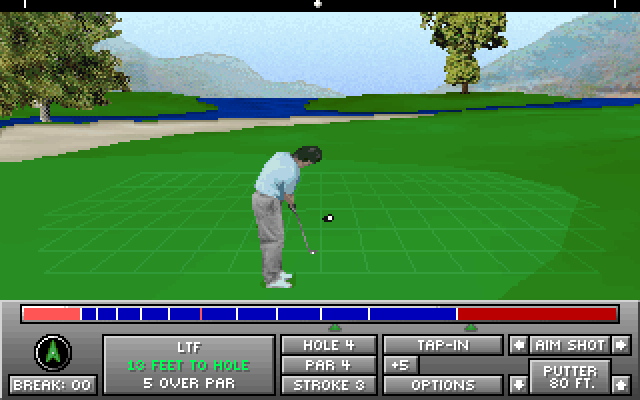Open the HOLE 4 info panel

pos(328,345)
